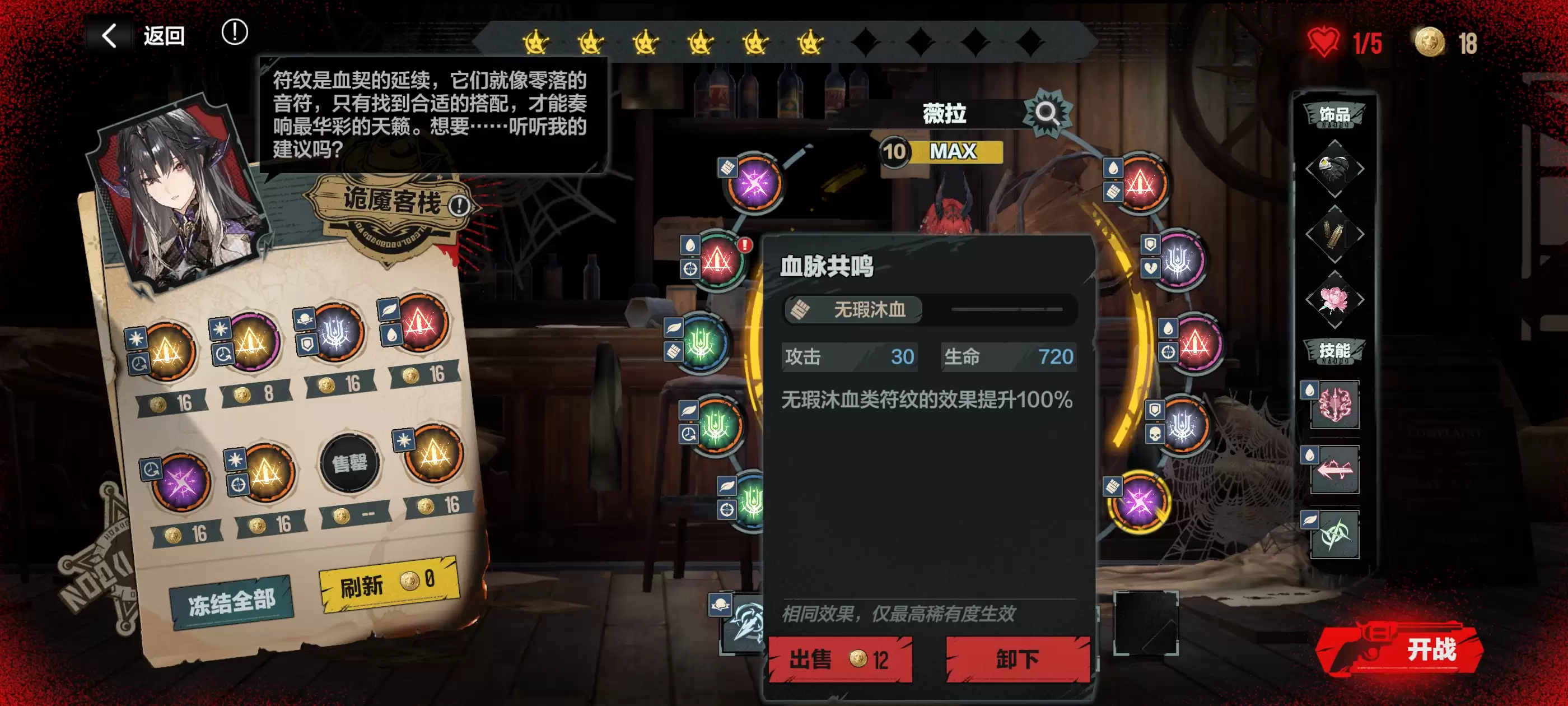Select the double-arrow skill icon
Image resolution: width=1568 pixels, height=706 pixels.
pos(1334,470)
